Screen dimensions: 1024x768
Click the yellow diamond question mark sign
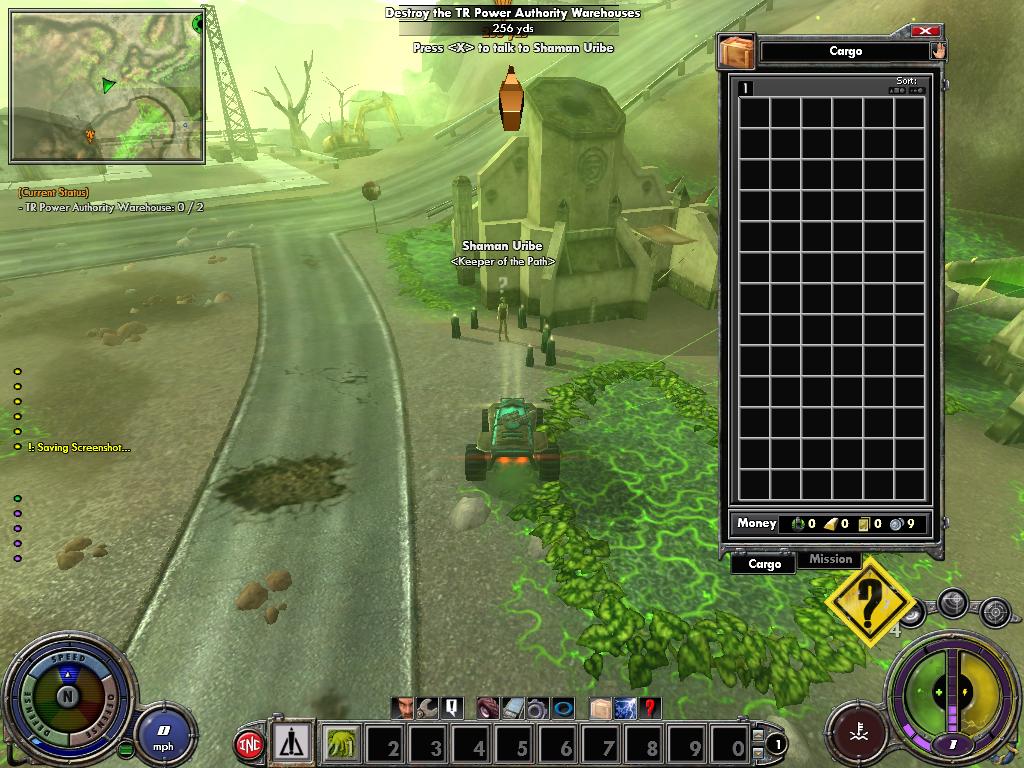click(869, 603)
